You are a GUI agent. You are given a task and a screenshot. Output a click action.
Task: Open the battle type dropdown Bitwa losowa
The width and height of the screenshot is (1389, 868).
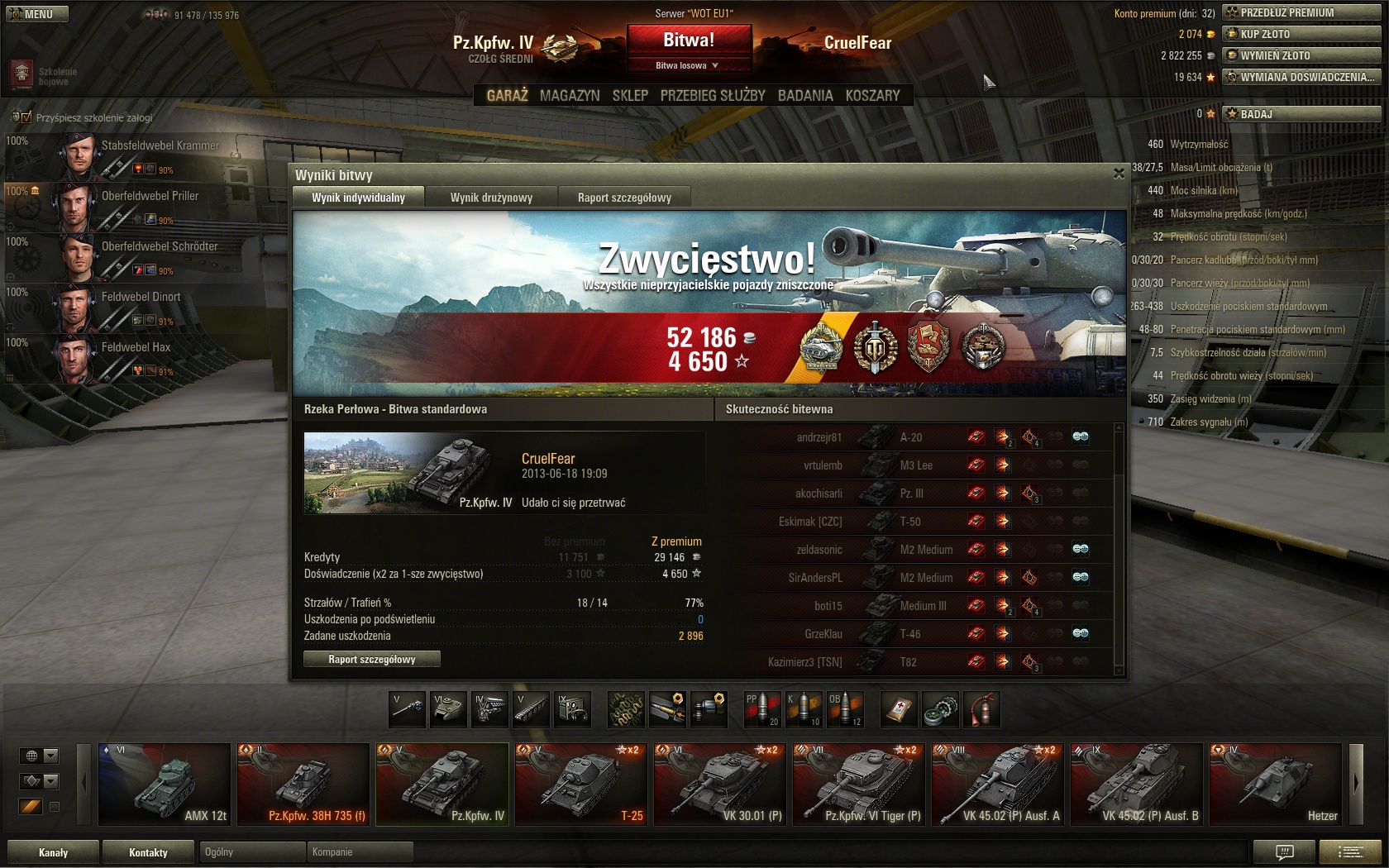click(688, 65)
